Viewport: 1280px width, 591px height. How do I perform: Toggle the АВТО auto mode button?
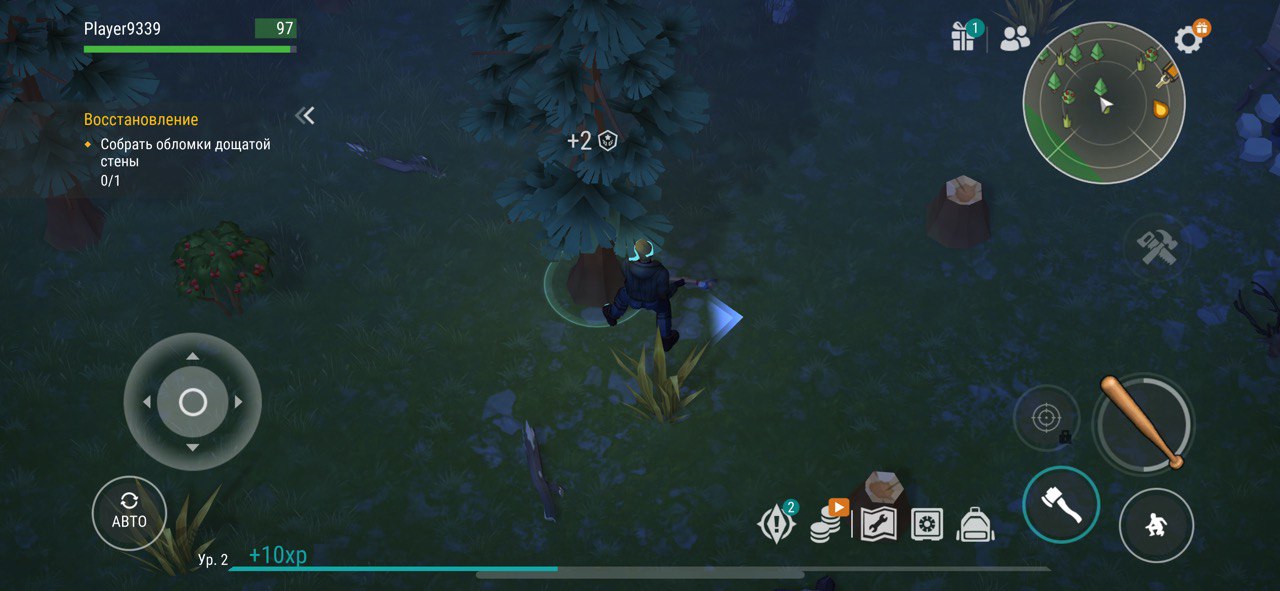129,513
